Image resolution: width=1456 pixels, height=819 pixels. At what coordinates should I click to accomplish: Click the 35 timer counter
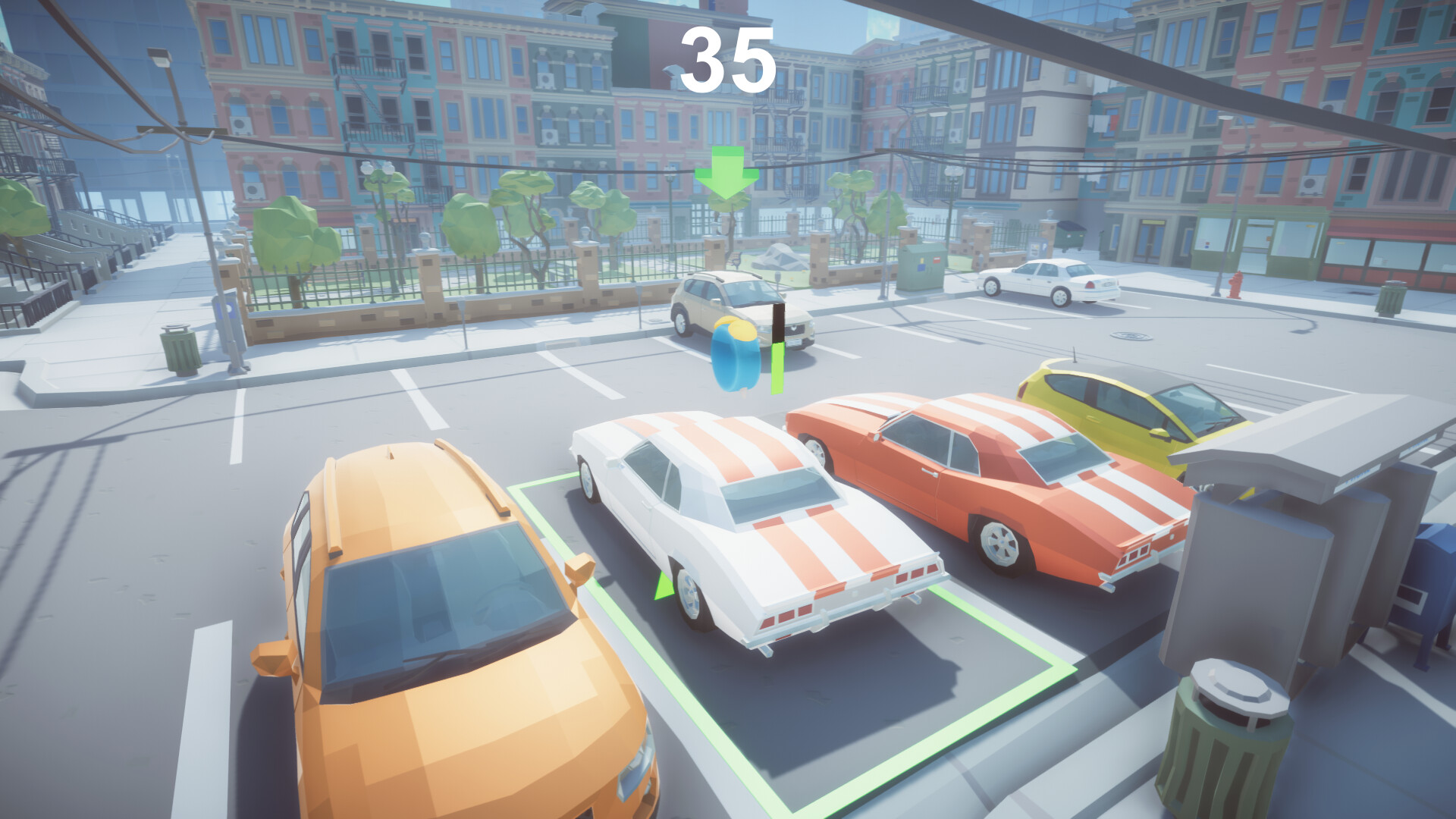click(730, 61)
